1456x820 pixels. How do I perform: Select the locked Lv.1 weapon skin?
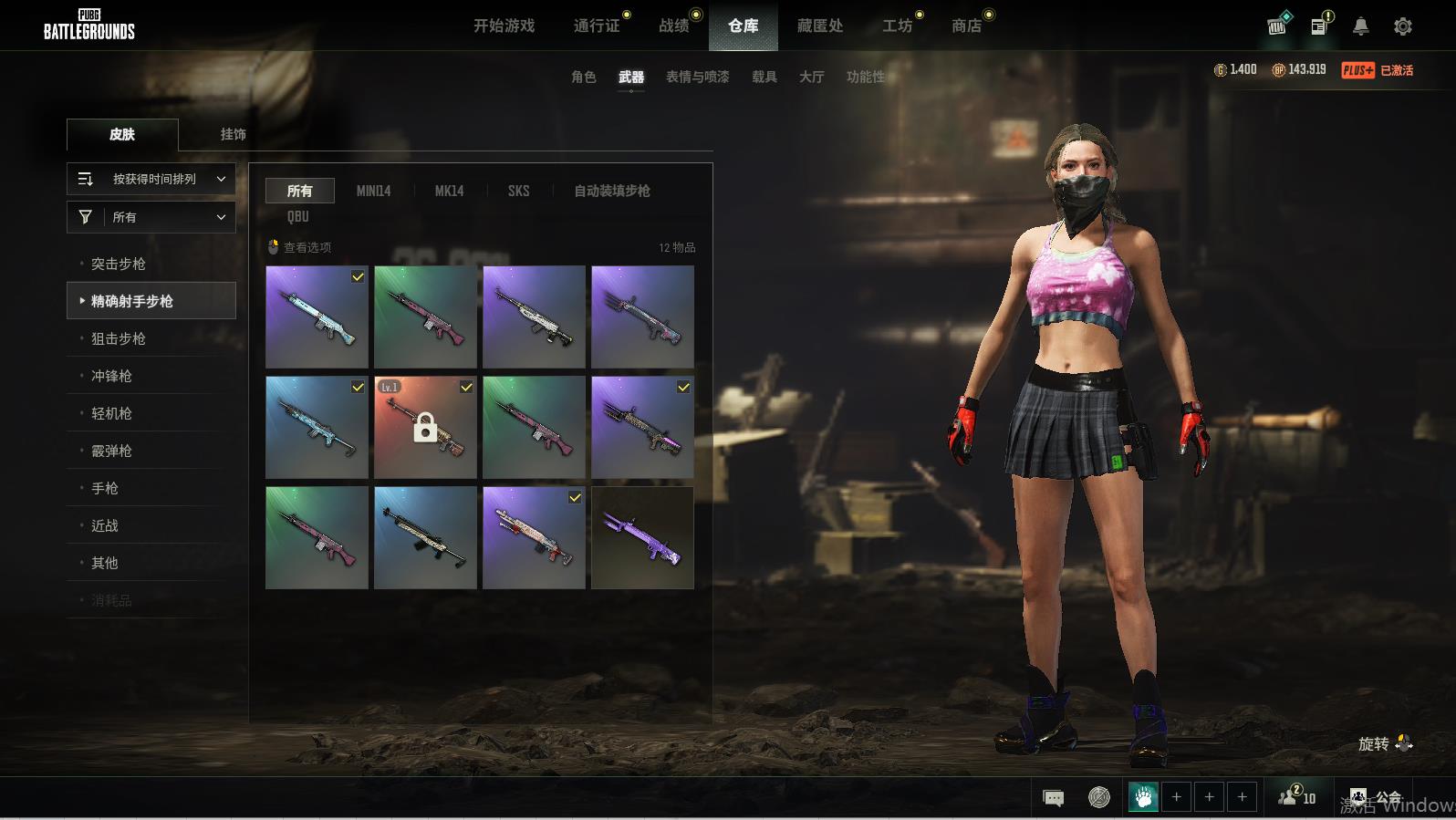(425, 427)
